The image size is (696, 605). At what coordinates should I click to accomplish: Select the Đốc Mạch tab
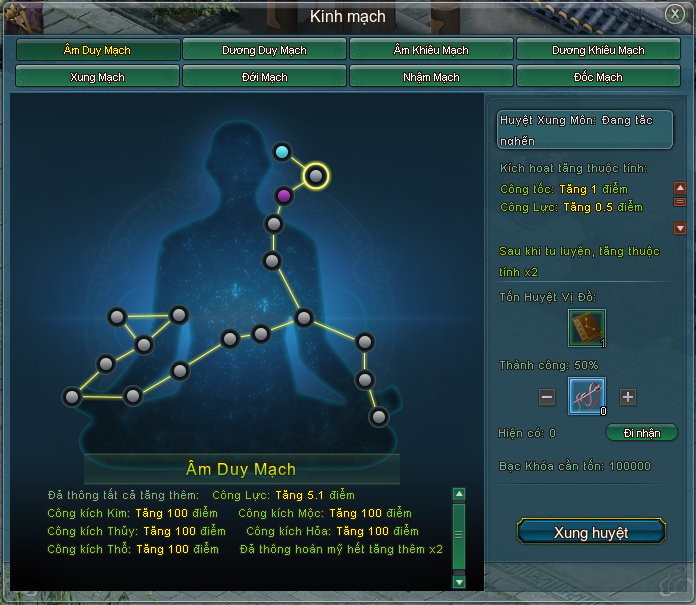click(x=598, y=76)
